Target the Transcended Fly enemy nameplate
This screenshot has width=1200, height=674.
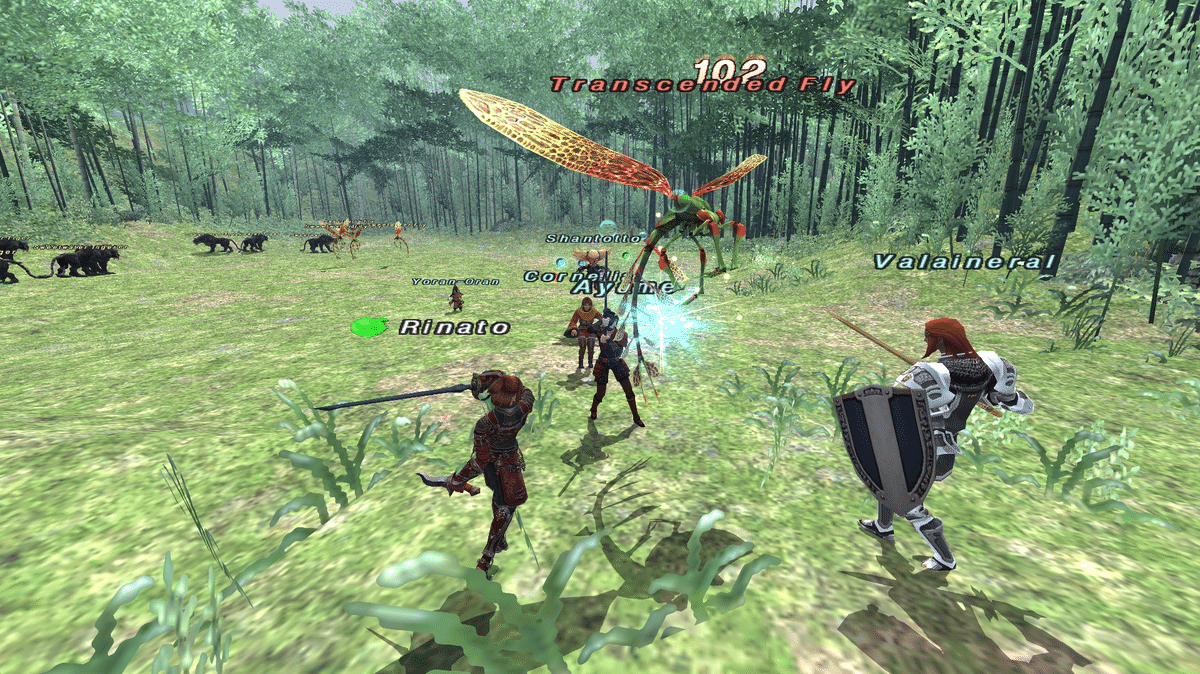pyautogui.click(x=702, y=86)
